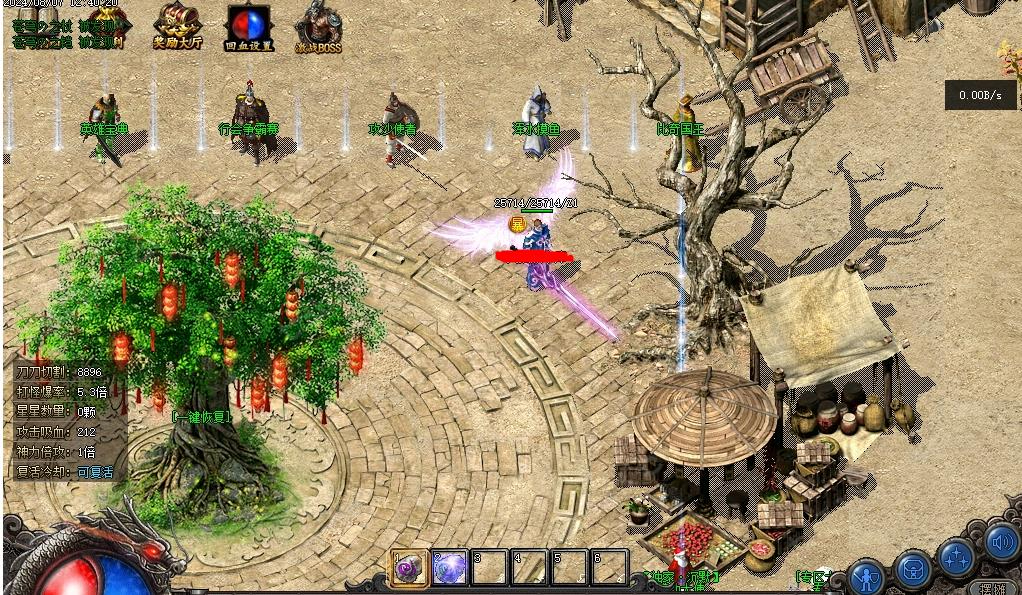Click the 摆摊 stall button
1022x595 pixels.
pos(994,588)
